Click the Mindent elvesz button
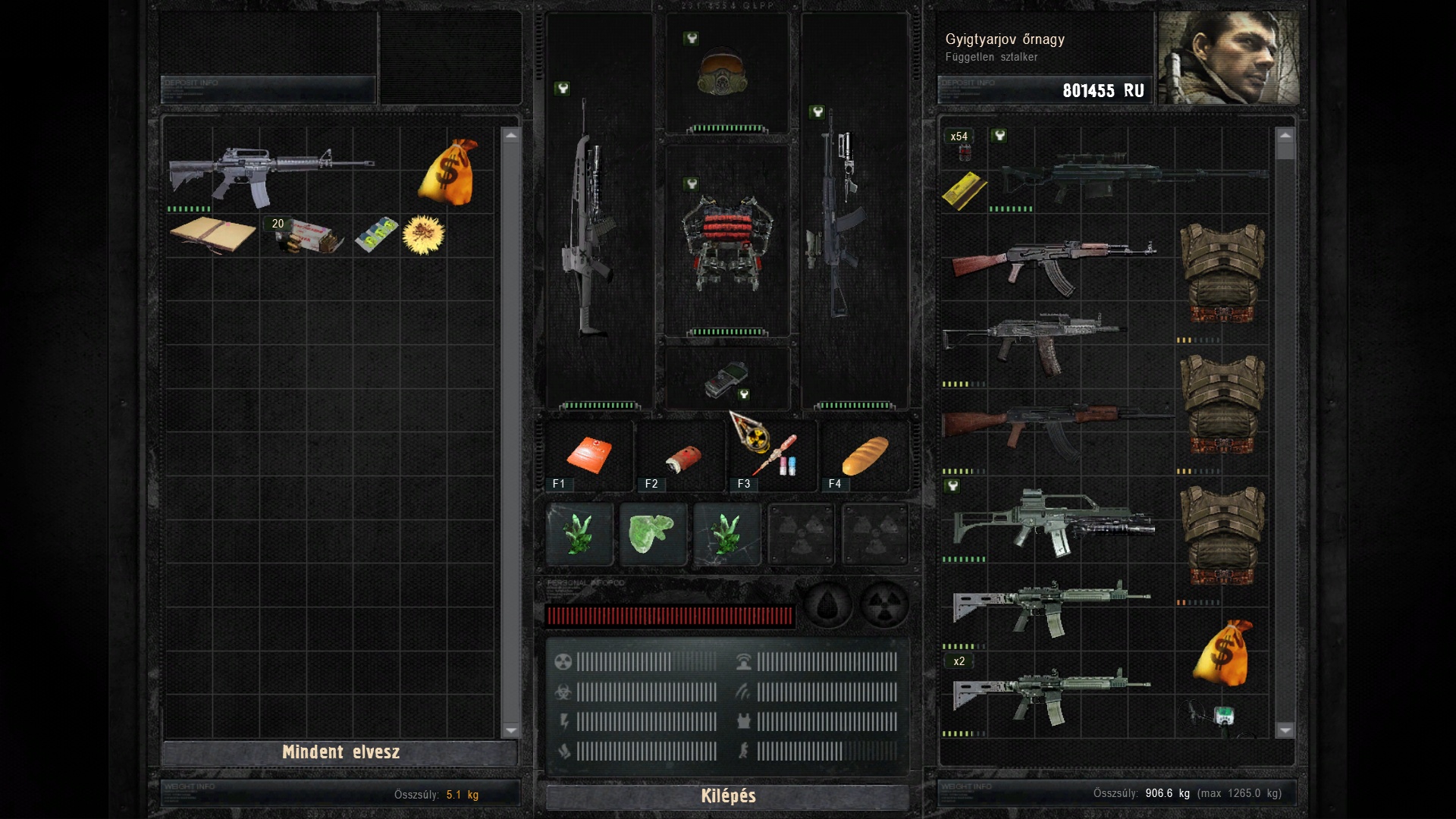 [x=340, y=752]
